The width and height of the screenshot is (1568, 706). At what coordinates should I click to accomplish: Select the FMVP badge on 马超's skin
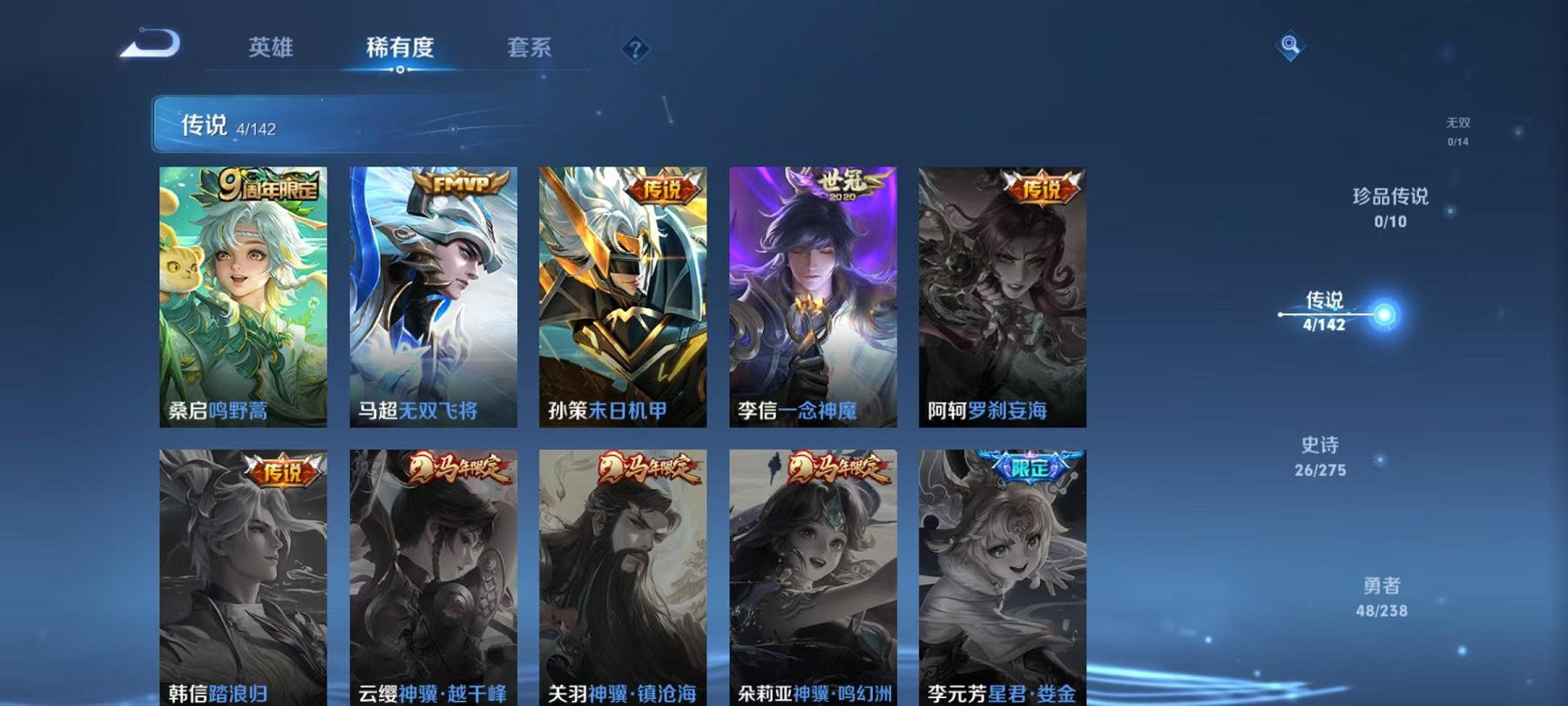point(456,186)
